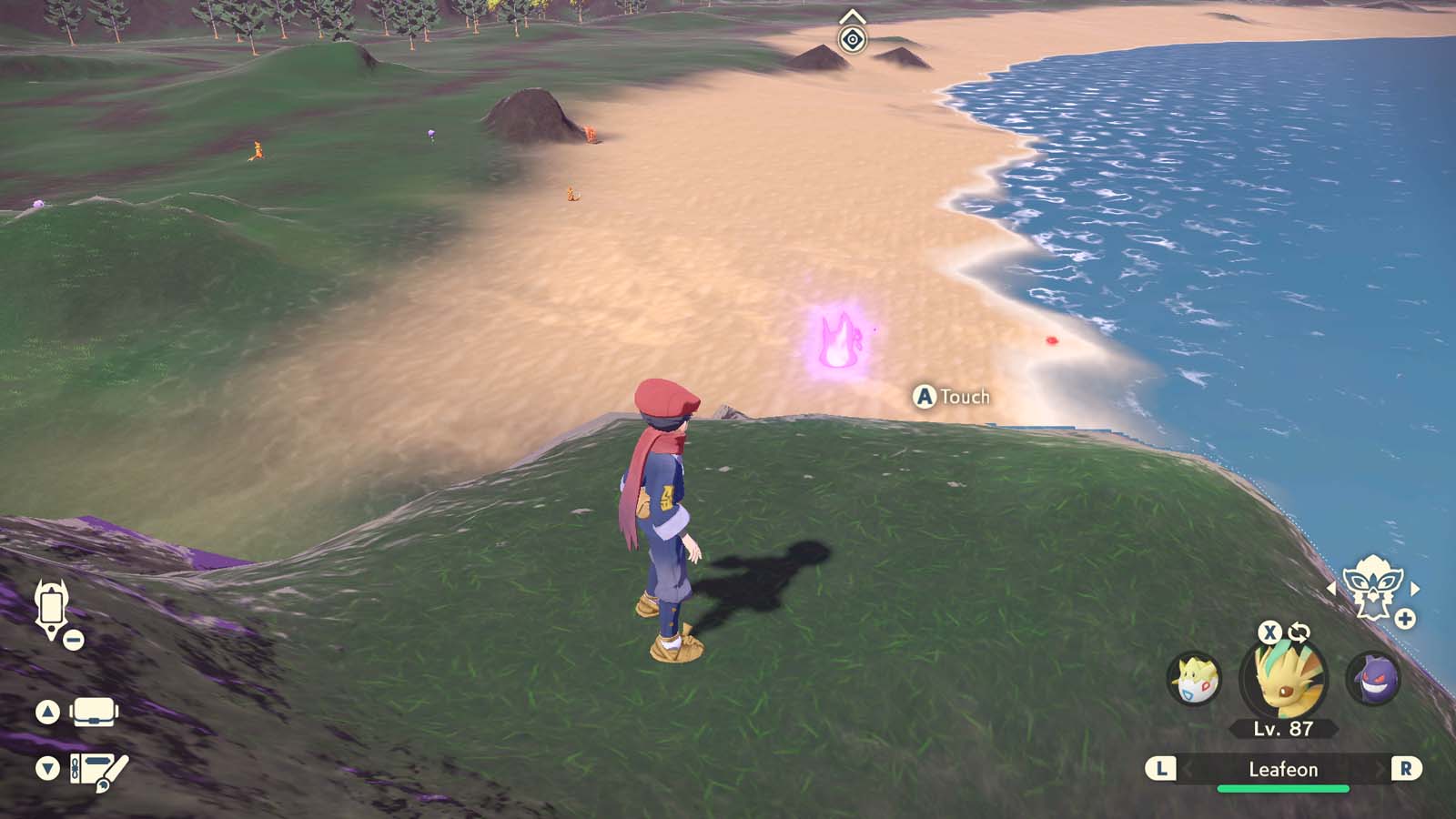Expand the right minimap arrow
The width and height of the screenshot is (1456, 819).
(x=1416, y=588)
